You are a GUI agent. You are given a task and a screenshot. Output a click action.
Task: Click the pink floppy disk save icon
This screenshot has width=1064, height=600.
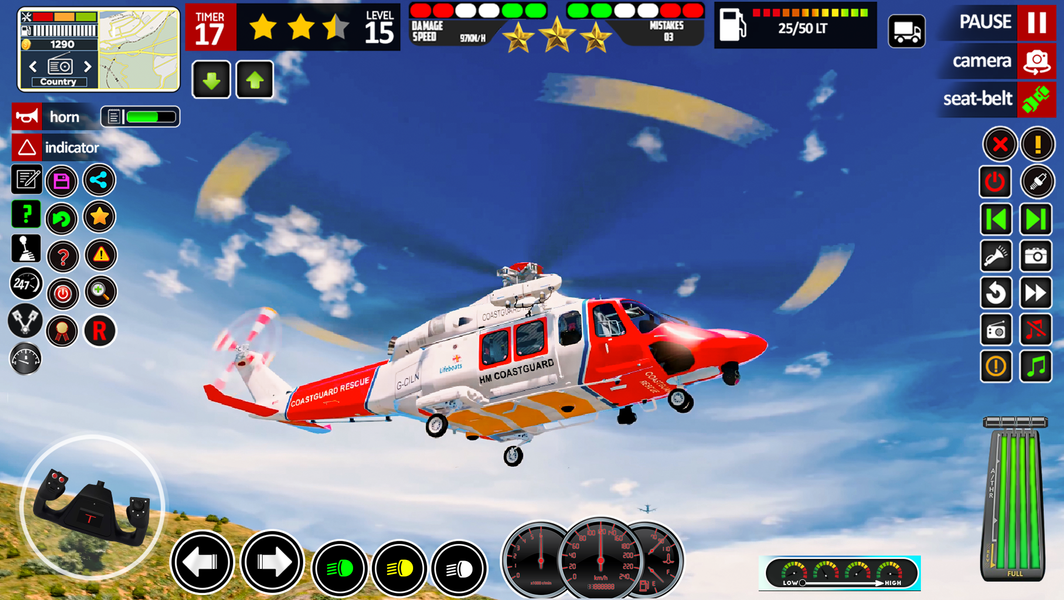[62, 181]
